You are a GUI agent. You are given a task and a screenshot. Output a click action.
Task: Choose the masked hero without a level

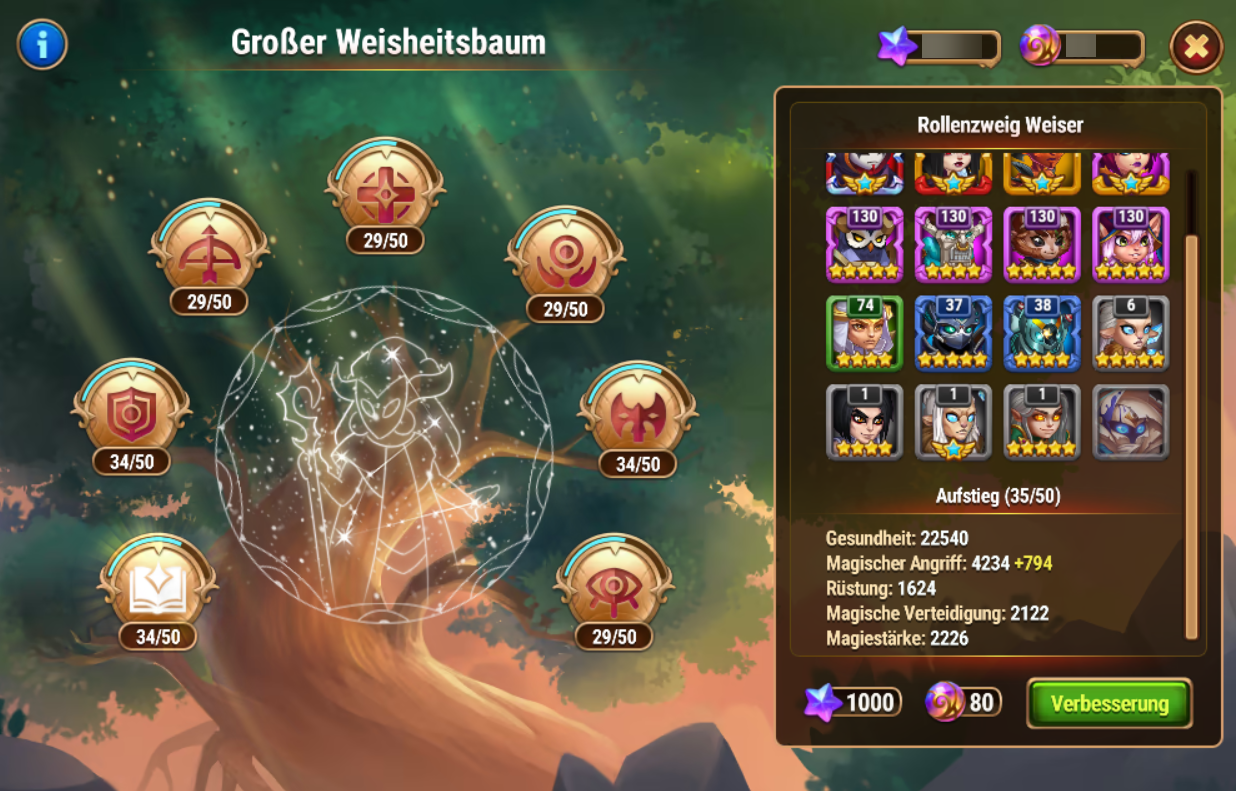1130,422
